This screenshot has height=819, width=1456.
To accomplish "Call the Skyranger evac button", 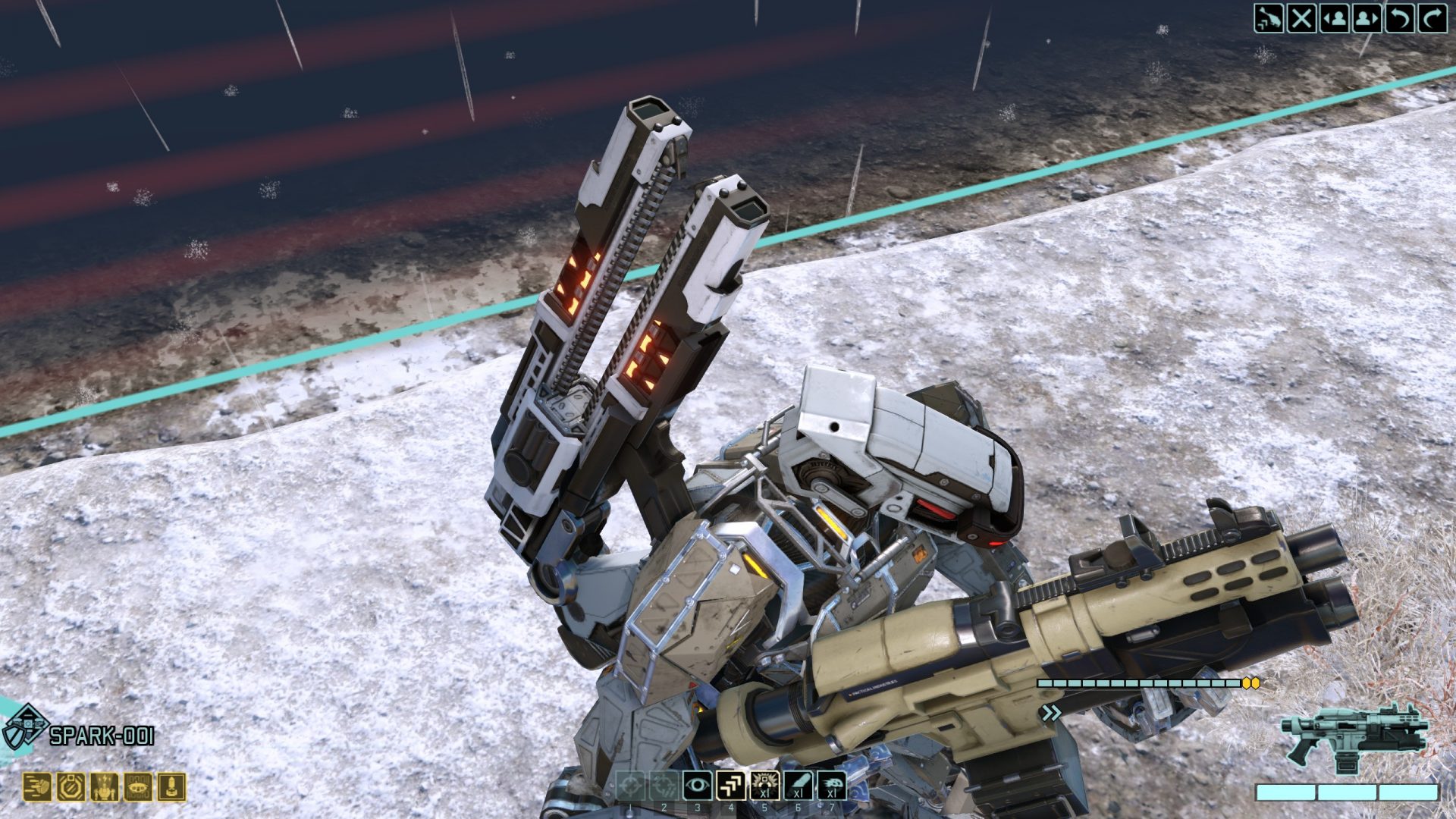I will 1268,18.
